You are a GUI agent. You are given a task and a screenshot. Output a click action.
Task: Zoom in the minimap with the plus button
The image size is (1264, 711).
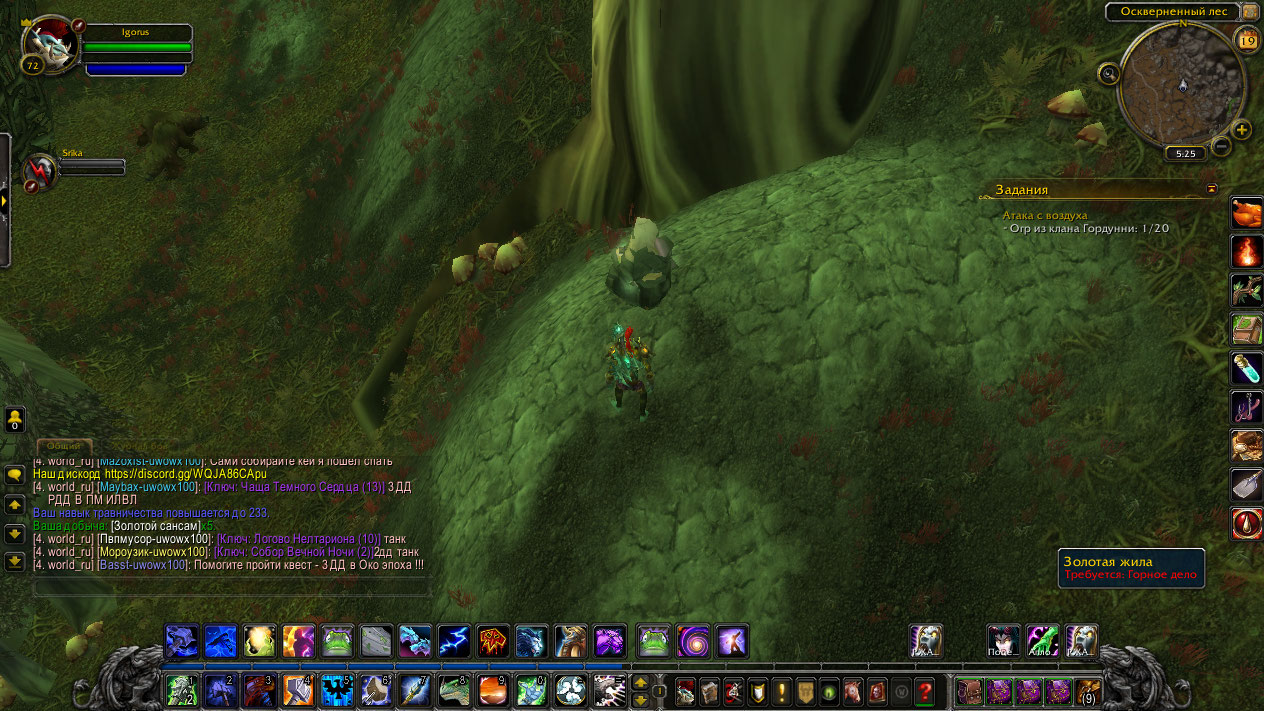click(1241, 130)
